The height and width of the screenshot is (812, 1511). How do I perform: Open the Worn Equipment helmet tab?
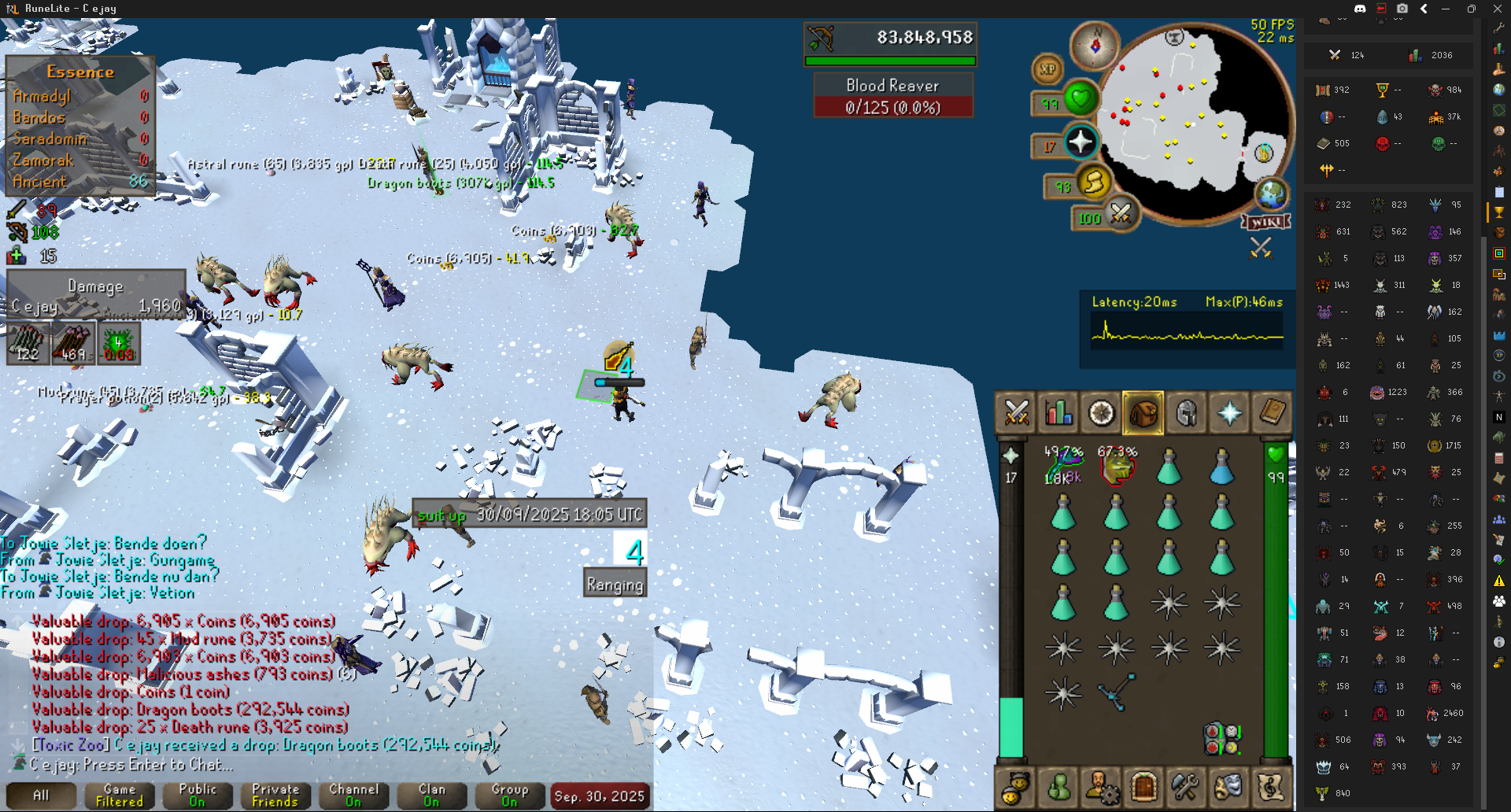(x=1186, y=412)
